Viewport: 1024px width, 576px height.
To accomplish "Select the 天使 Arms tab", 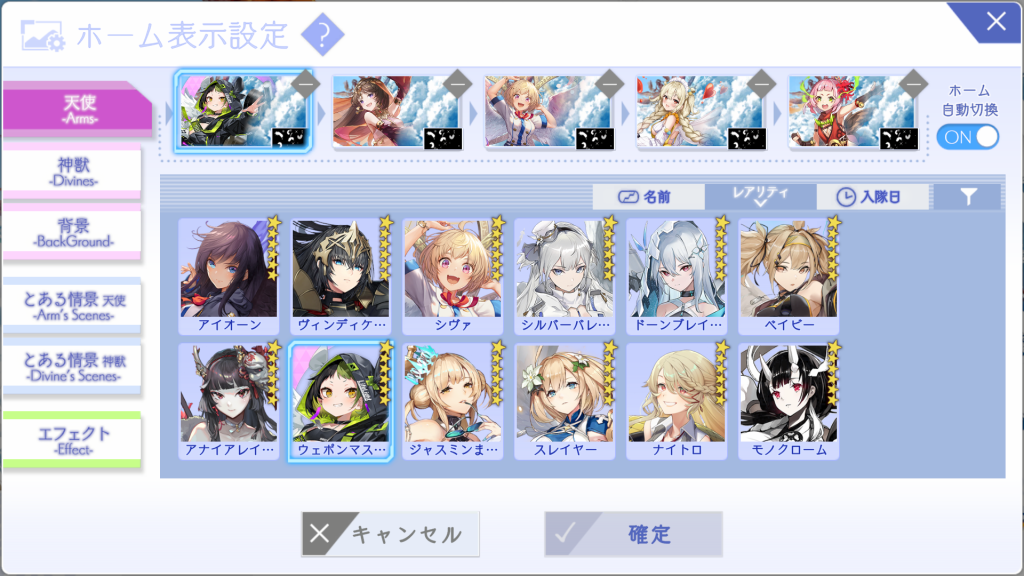I will point(74,107).
